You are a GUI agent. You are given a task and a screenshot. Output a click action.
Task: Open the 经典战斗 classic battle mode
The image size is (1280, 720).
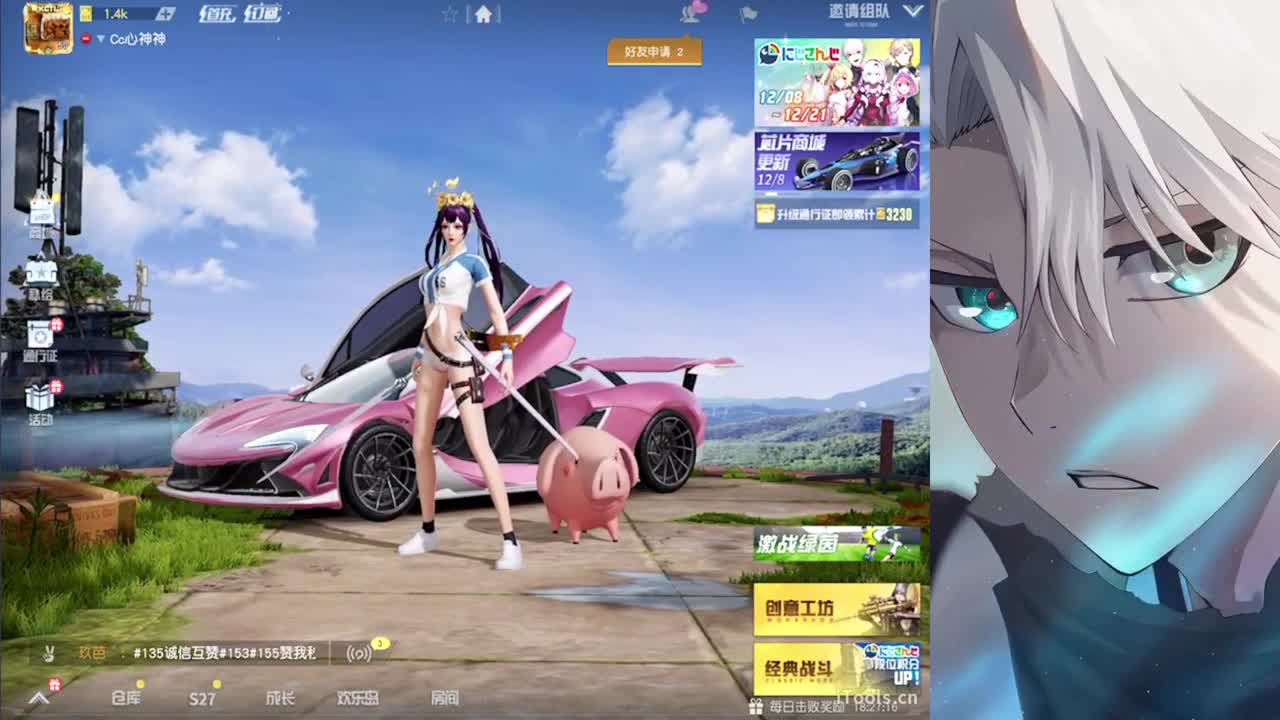[800, 668]
